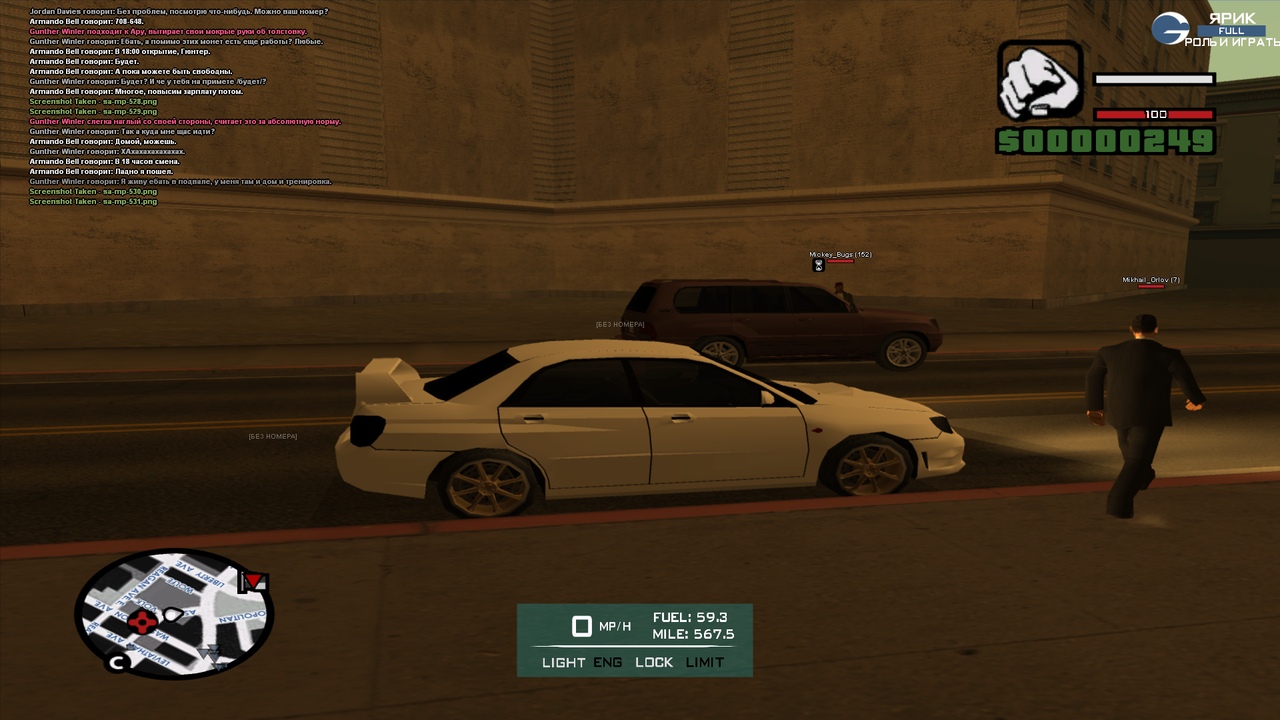
Task: Click the red flag marker on the minimap
Action: (x=254, y=581)
